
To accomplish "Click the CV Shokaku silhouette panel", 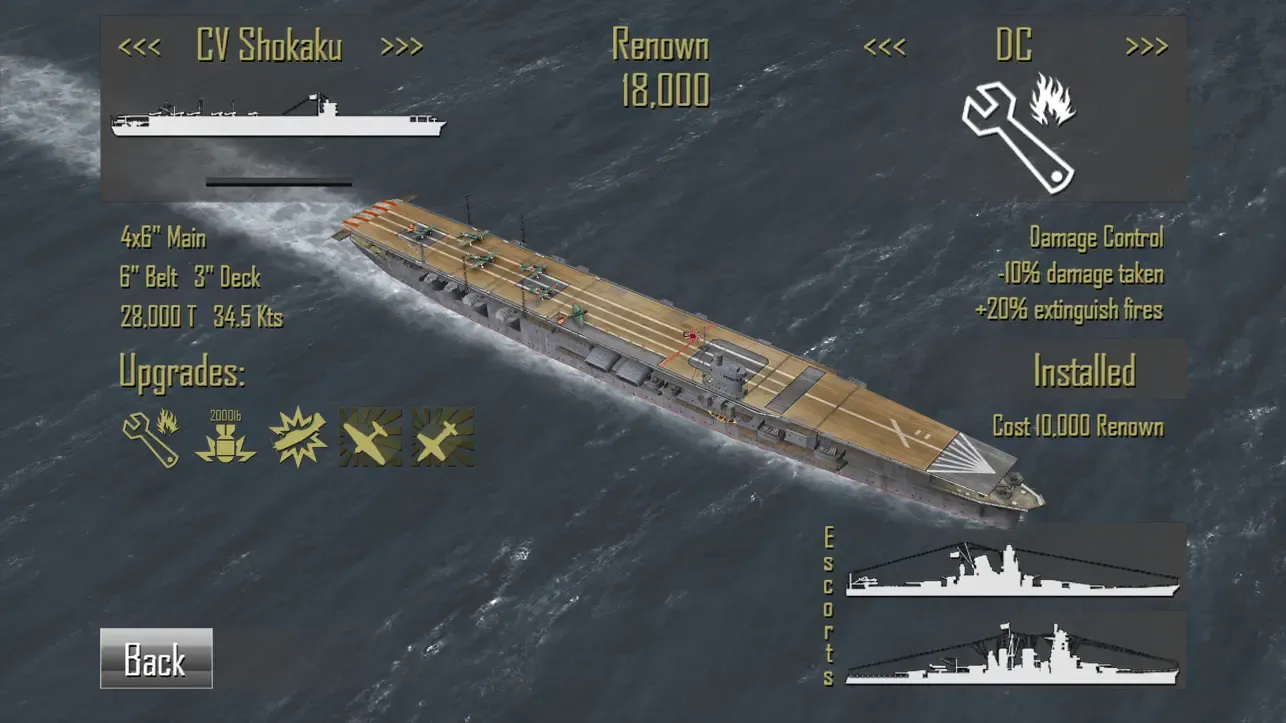I will 278,117.
